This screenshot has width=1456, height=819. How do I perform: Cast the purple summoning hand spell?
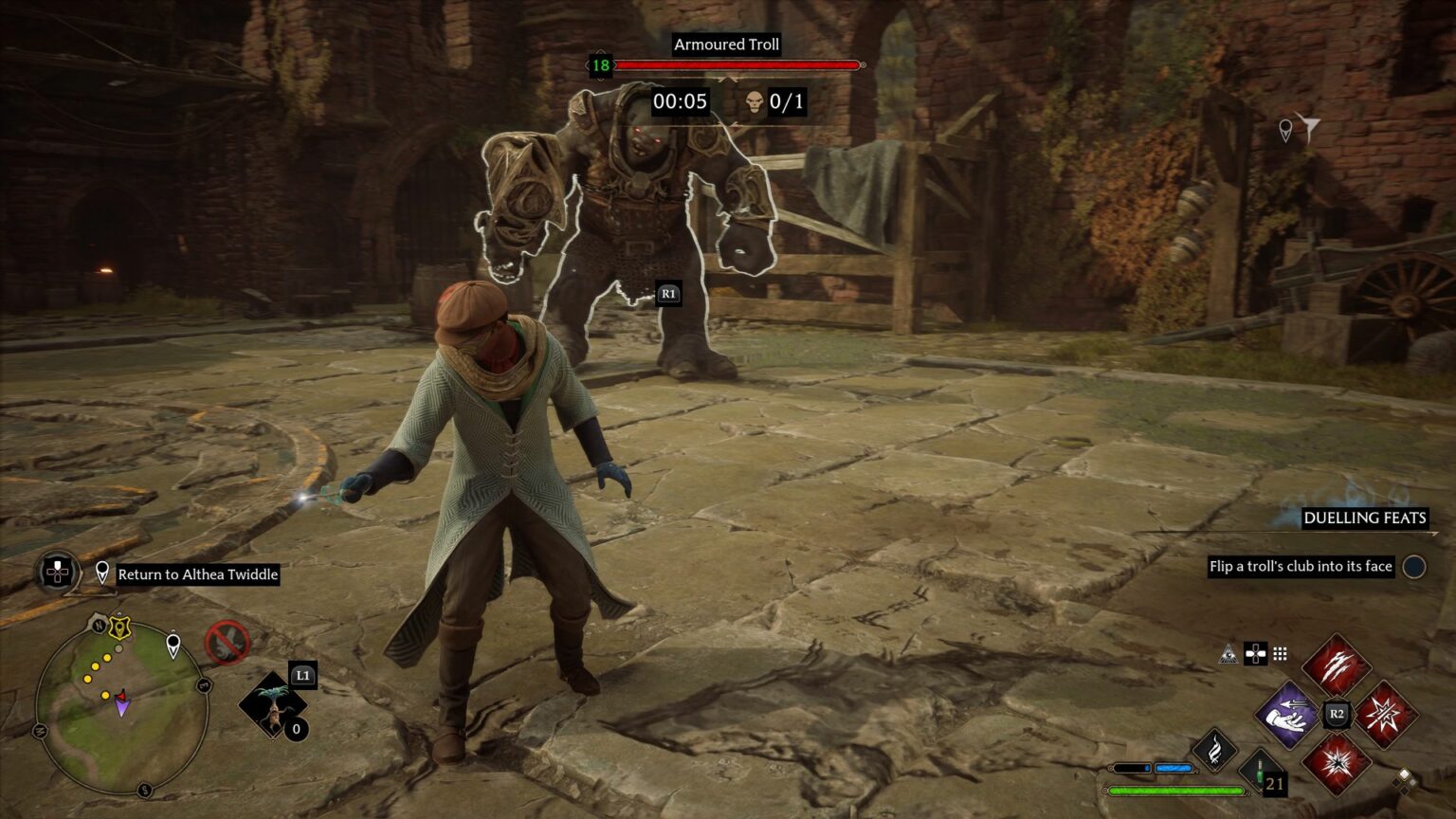click(1288, 714)
